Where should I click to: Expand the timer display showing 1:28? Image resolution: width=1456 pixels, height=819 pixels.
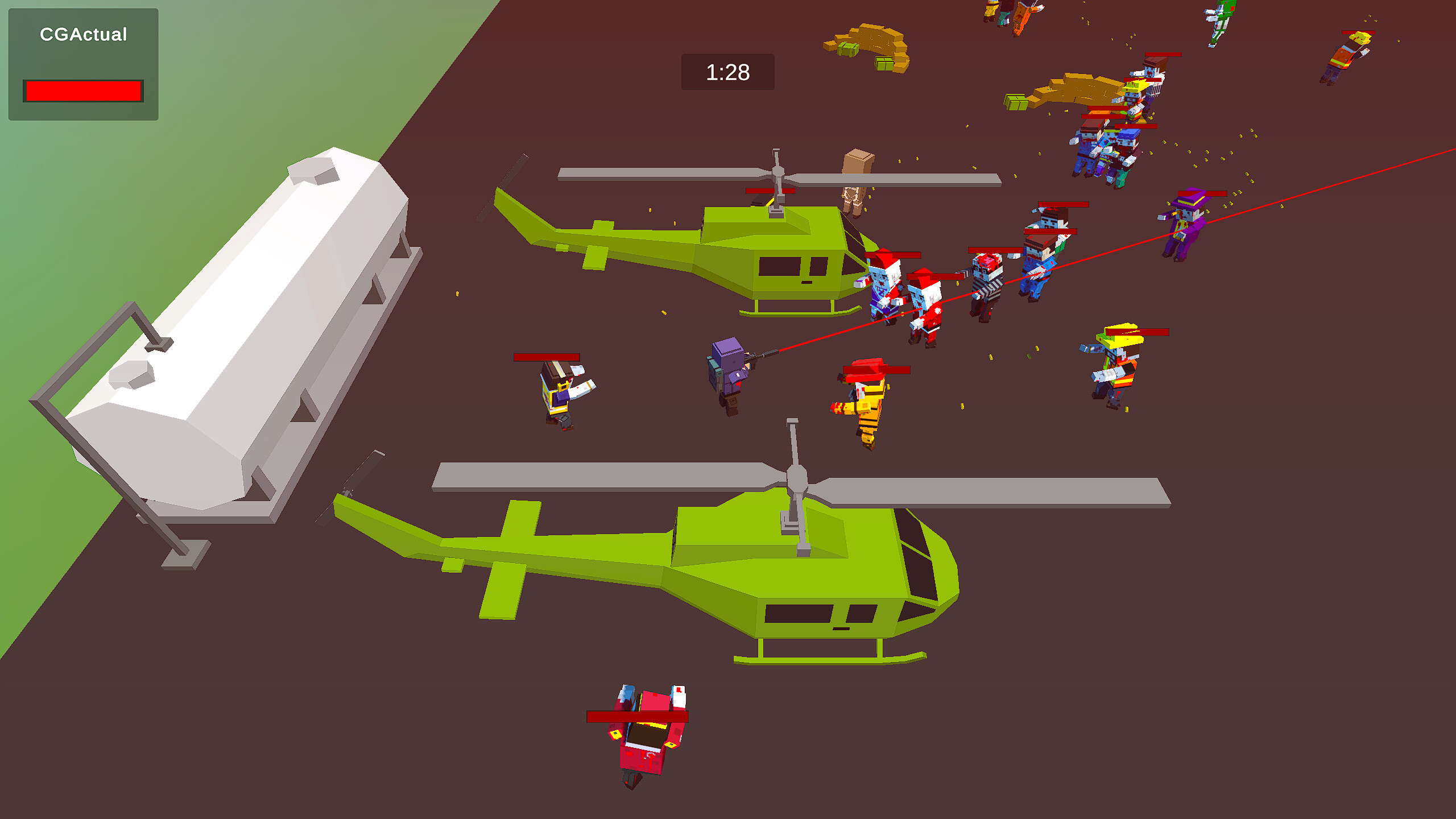point(728,72)
